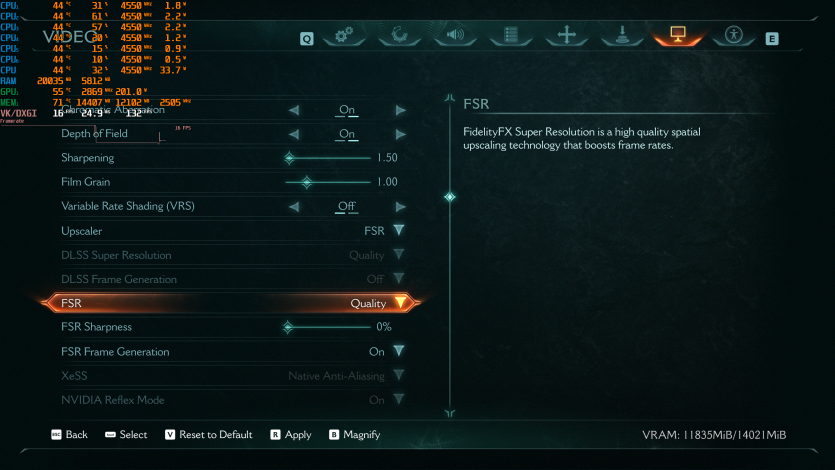Open the FSR Frame Generation dropdown
Viewport: 835px width, 470px height.
[x=399, y=352]
